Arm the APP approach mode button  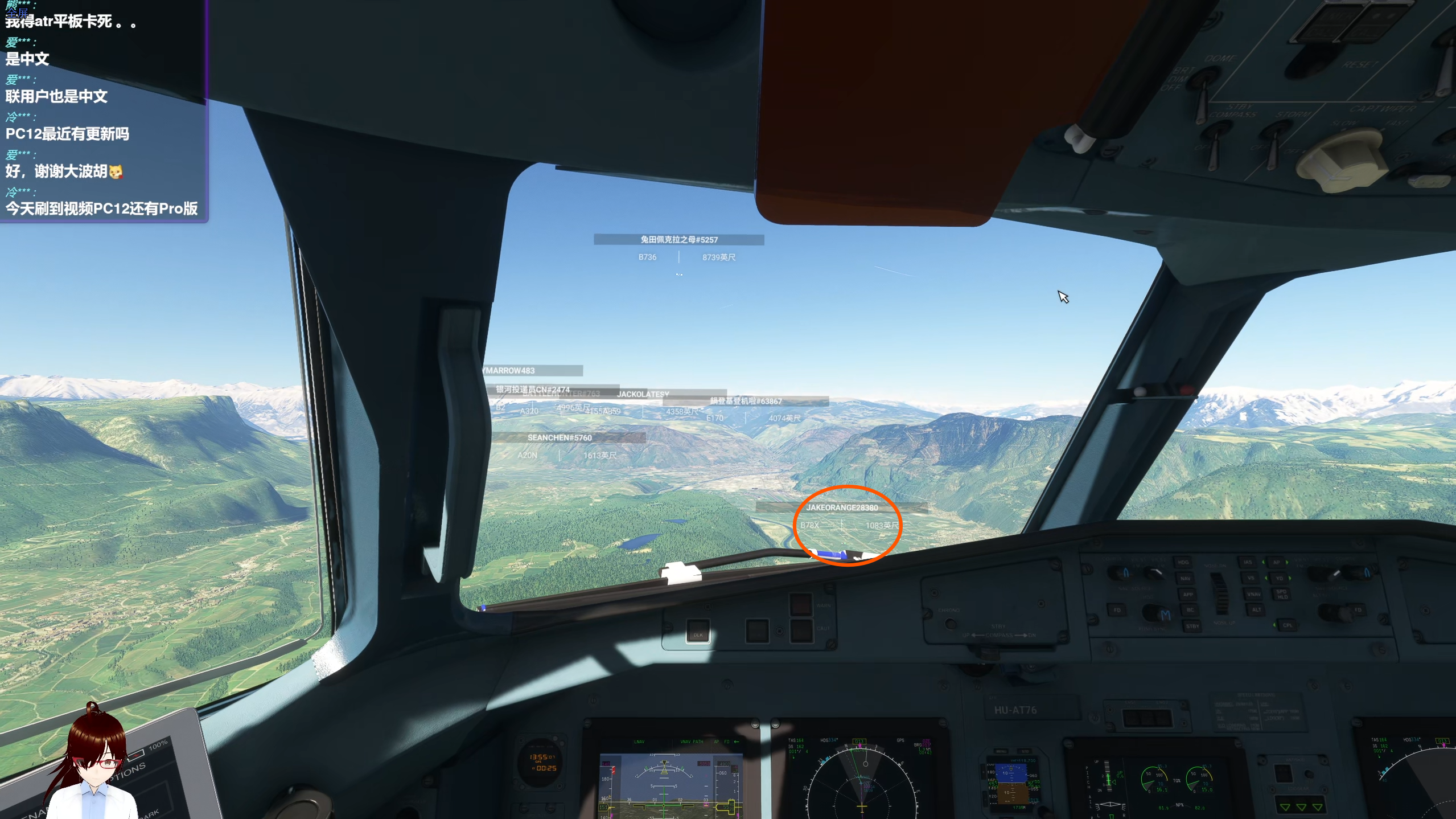click(x=1187, y=595)
